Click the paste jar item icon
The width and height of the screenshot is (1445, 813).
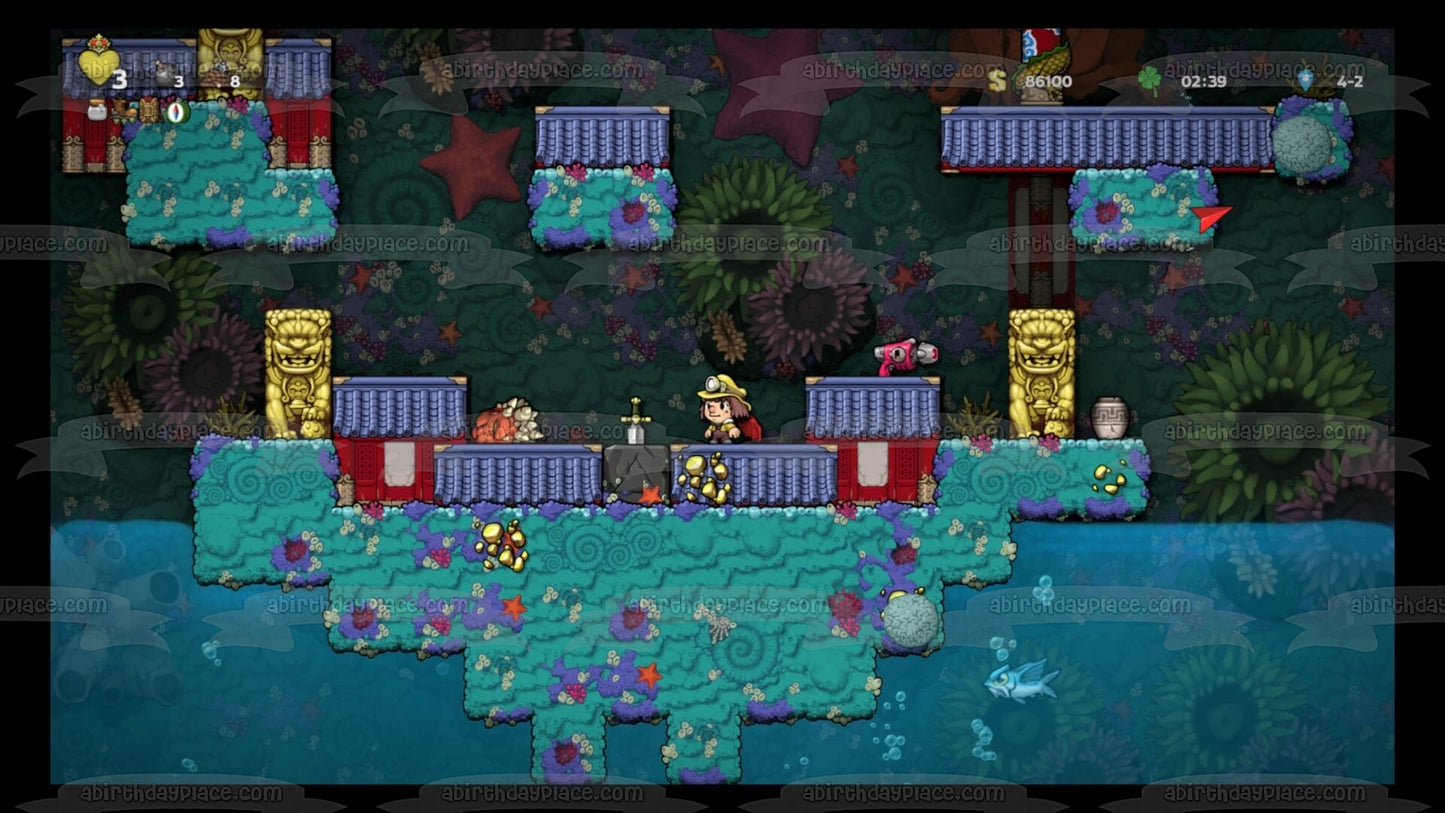[97, 110]
